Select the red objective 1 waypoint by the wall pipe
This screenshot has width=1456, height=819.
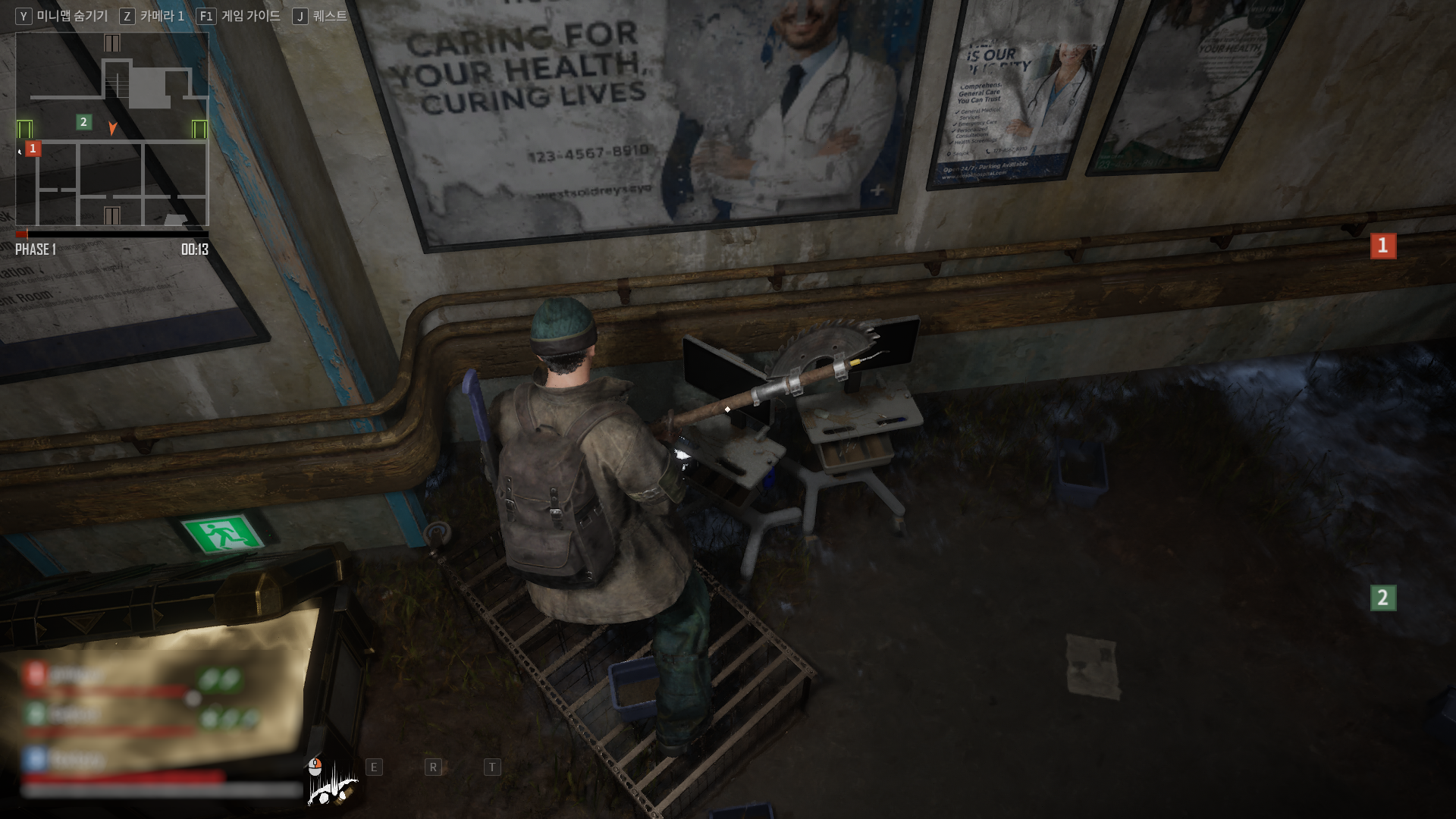(x=1382, y=246)
